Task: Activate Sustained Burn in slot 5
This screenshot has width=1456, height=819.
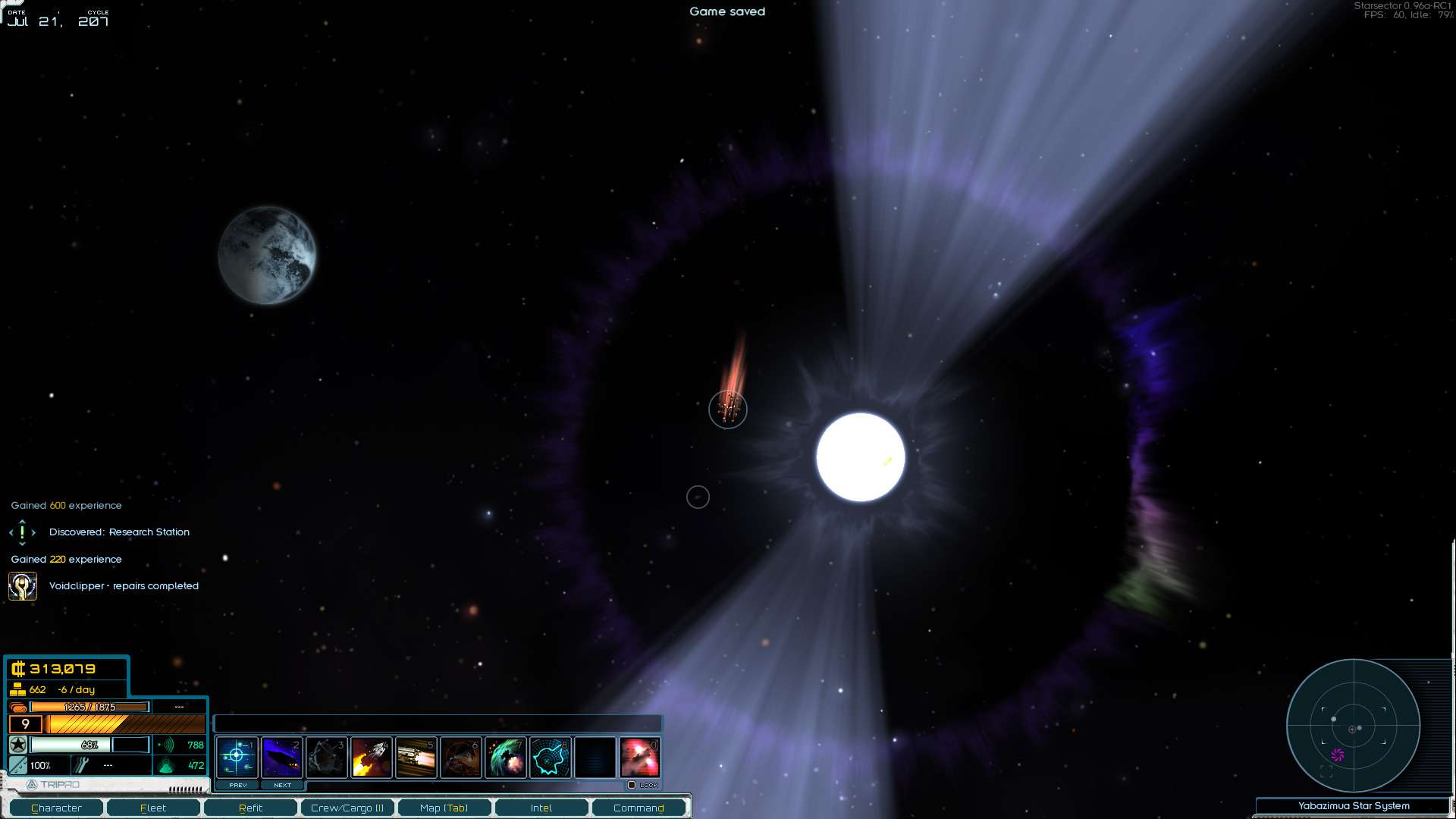Action: [416, 757]
